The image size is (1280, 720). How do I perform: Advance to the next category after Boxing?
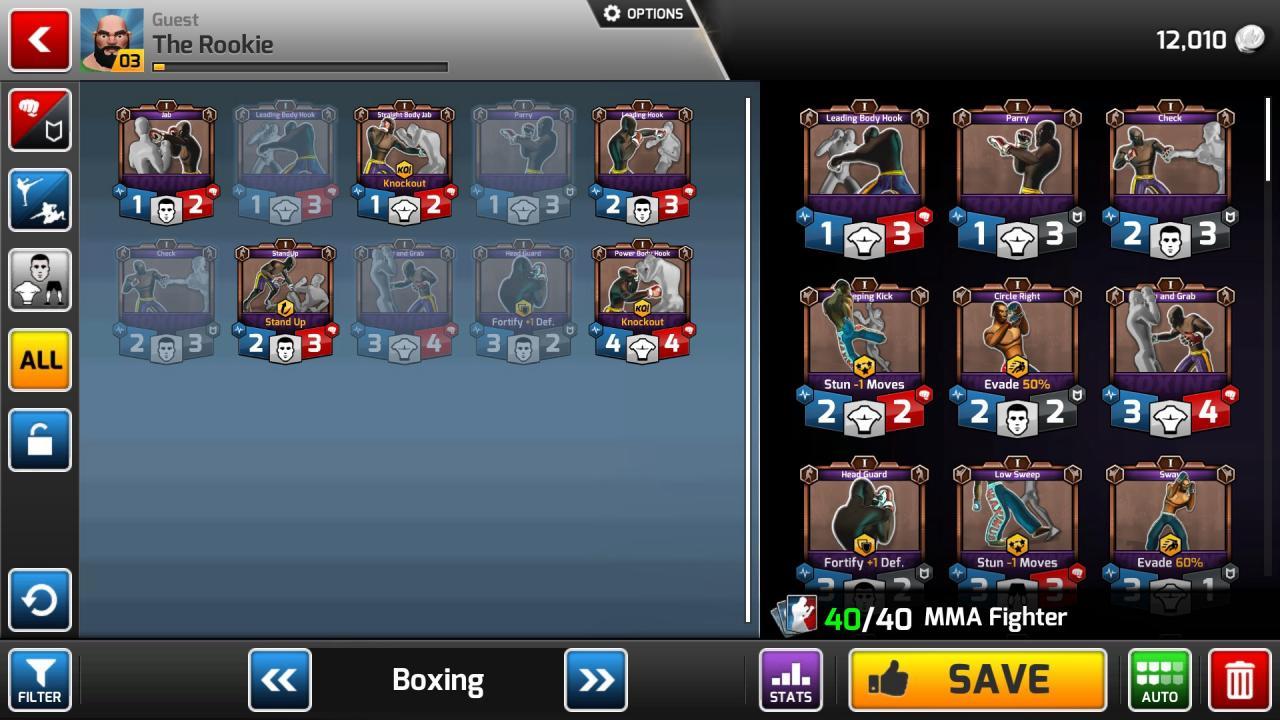coord(596,679)
